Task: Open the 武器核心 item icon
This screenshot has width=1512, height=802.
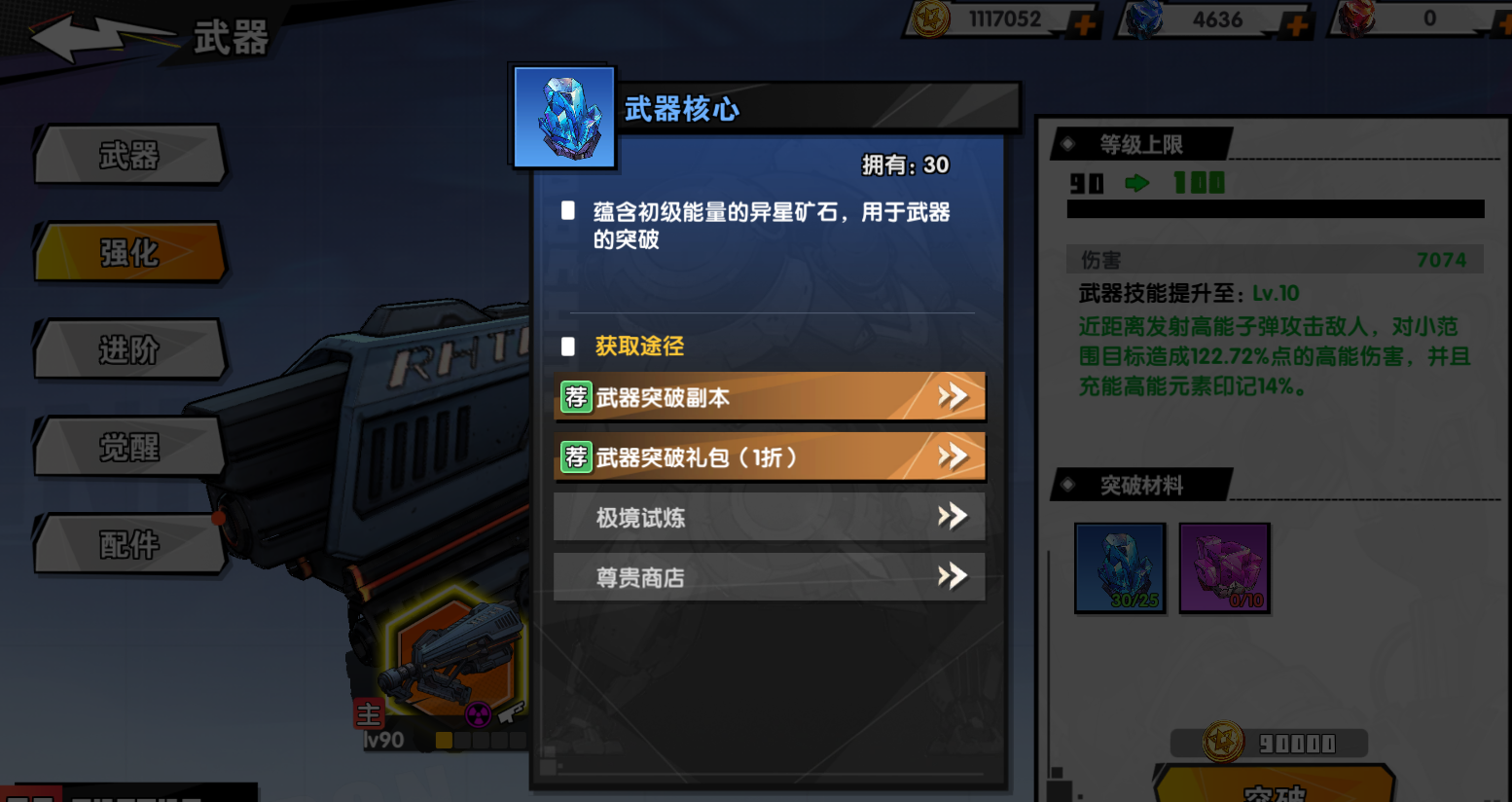Action: pyautogui.click(x=562, y=118)
